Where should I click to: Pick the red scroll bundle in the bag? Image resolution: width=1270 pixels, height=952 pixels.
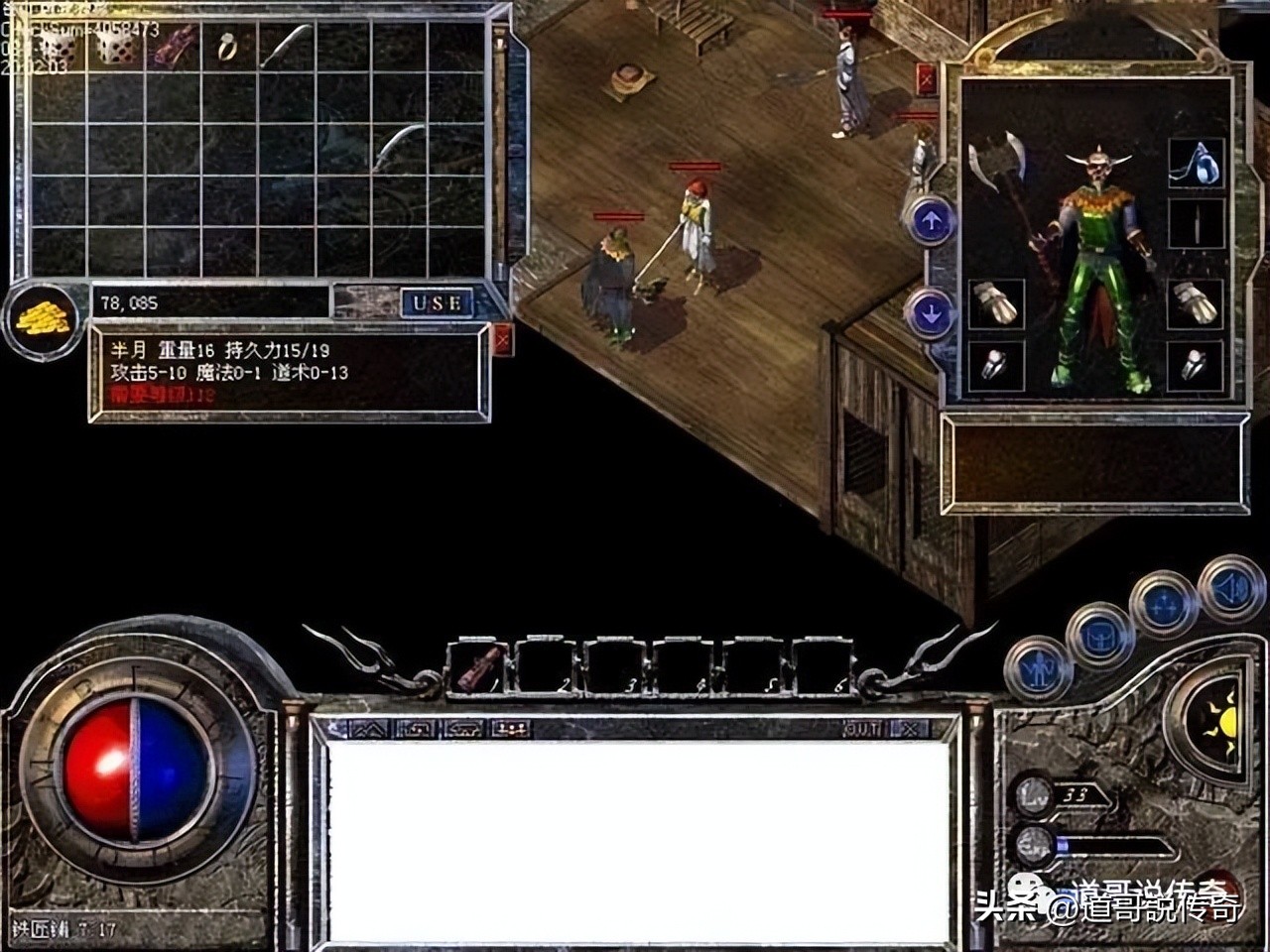click(175, 46)
